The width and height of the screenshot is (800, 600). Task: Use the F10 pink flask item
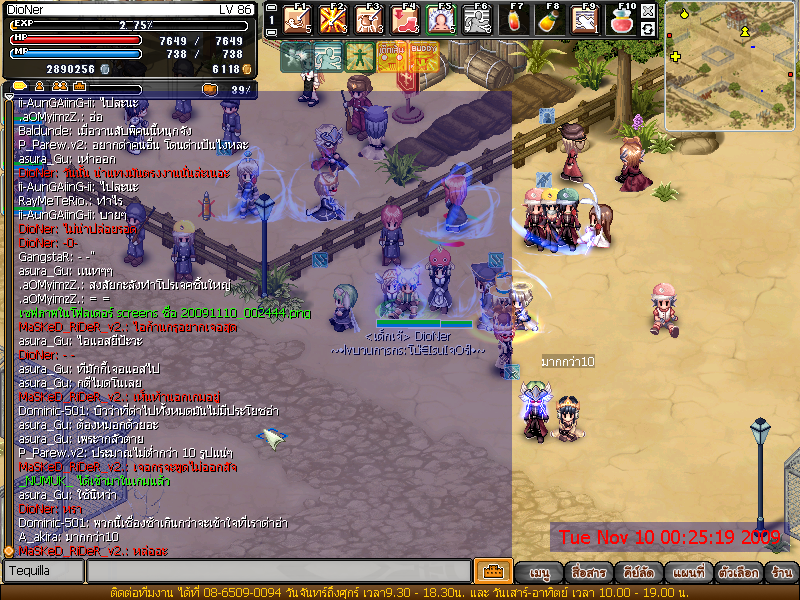click(622, 19)
